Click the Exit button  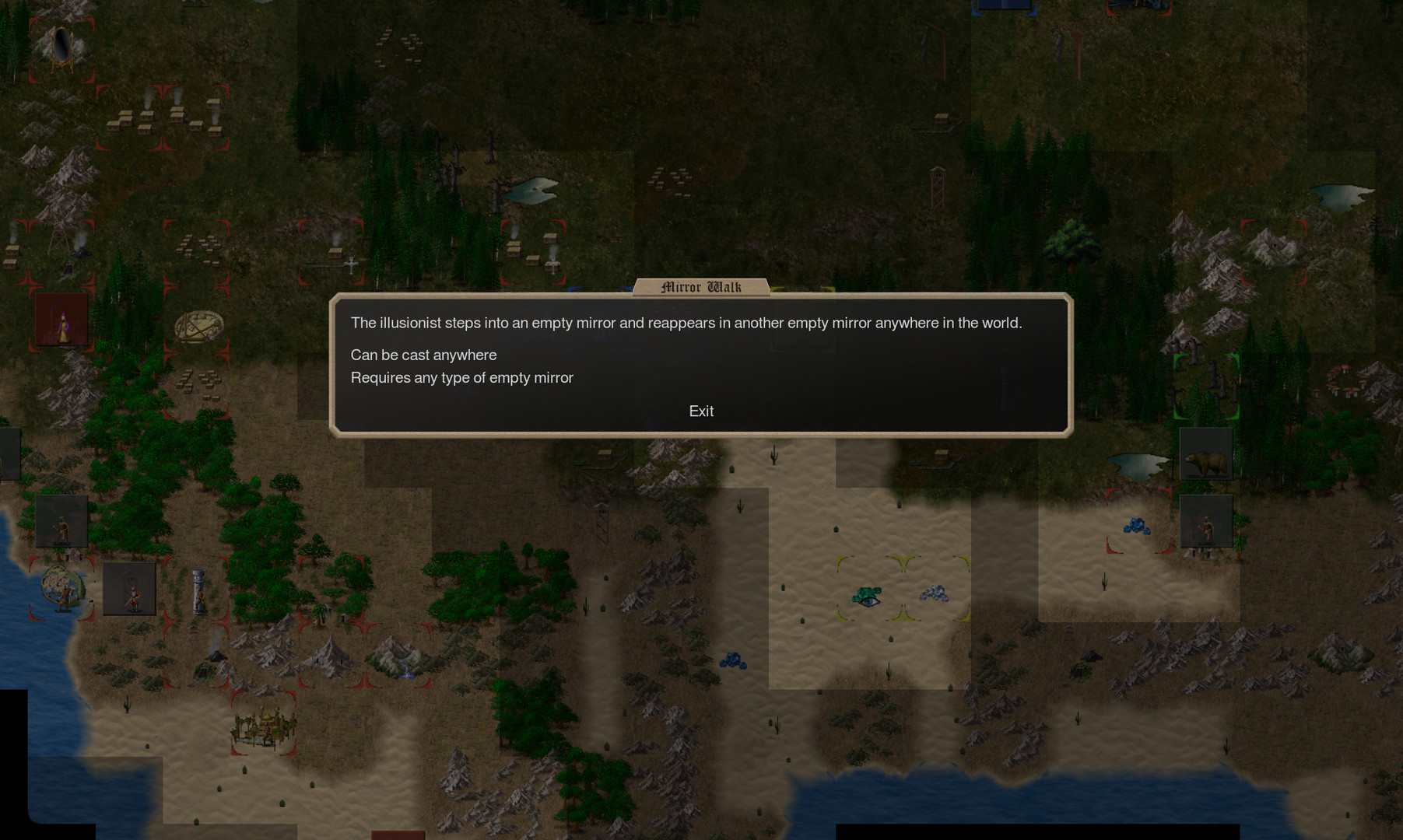pos(700,411)
